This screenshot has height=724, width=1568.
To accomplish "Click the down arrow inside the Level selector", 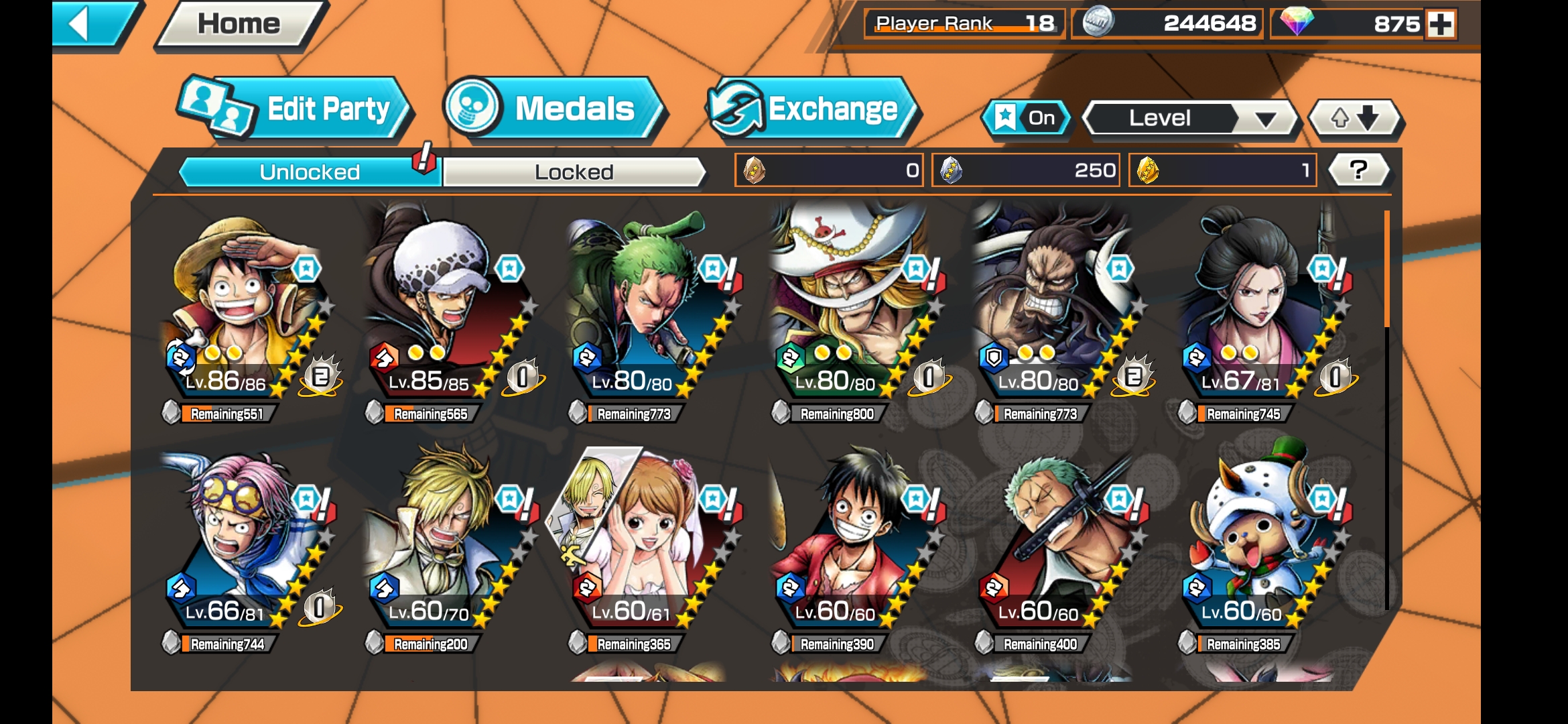I will [x=1265, y=118].
